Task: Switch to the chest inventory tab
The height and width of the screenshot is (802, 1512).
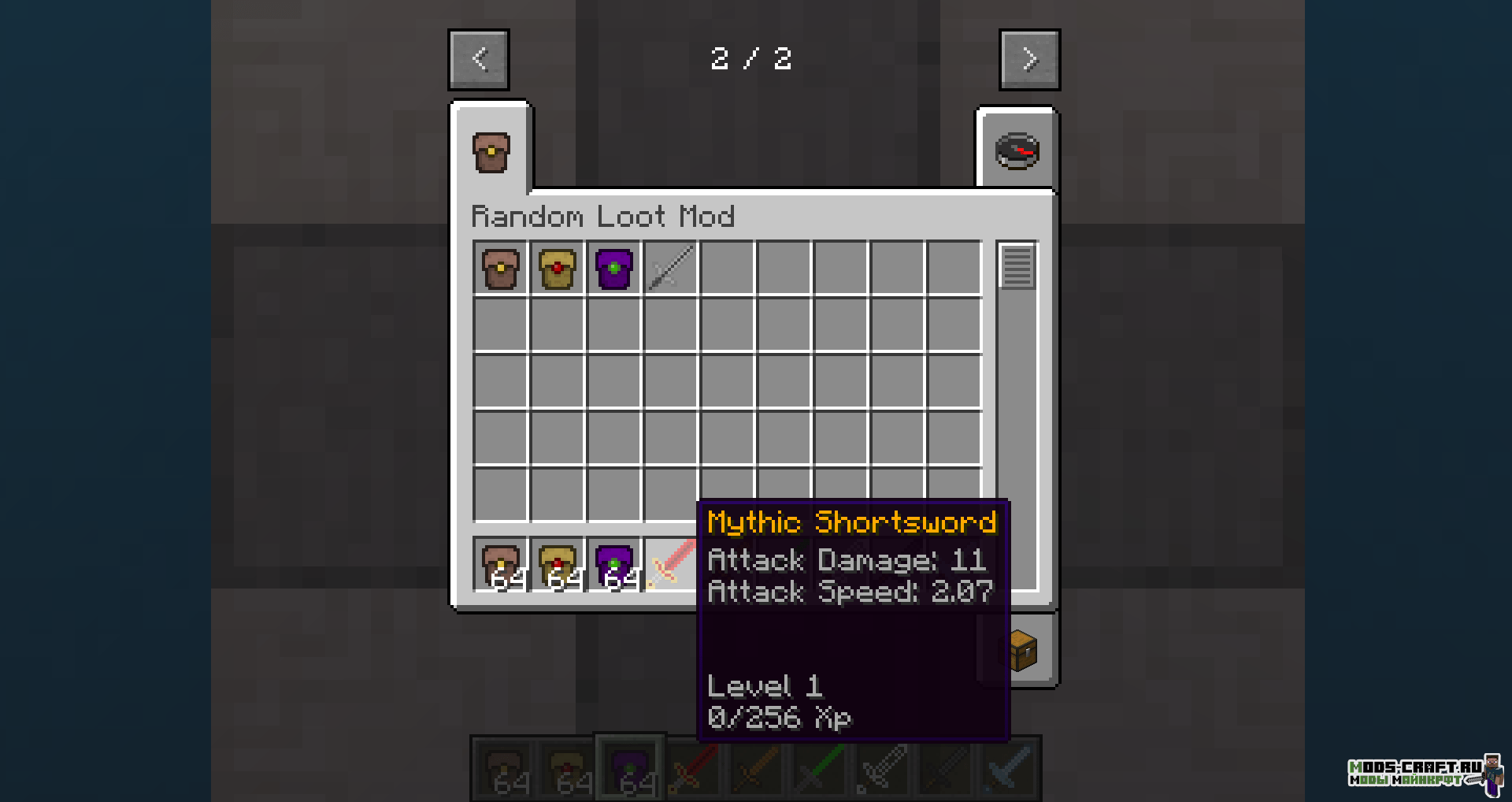Action: (1022, 651)
